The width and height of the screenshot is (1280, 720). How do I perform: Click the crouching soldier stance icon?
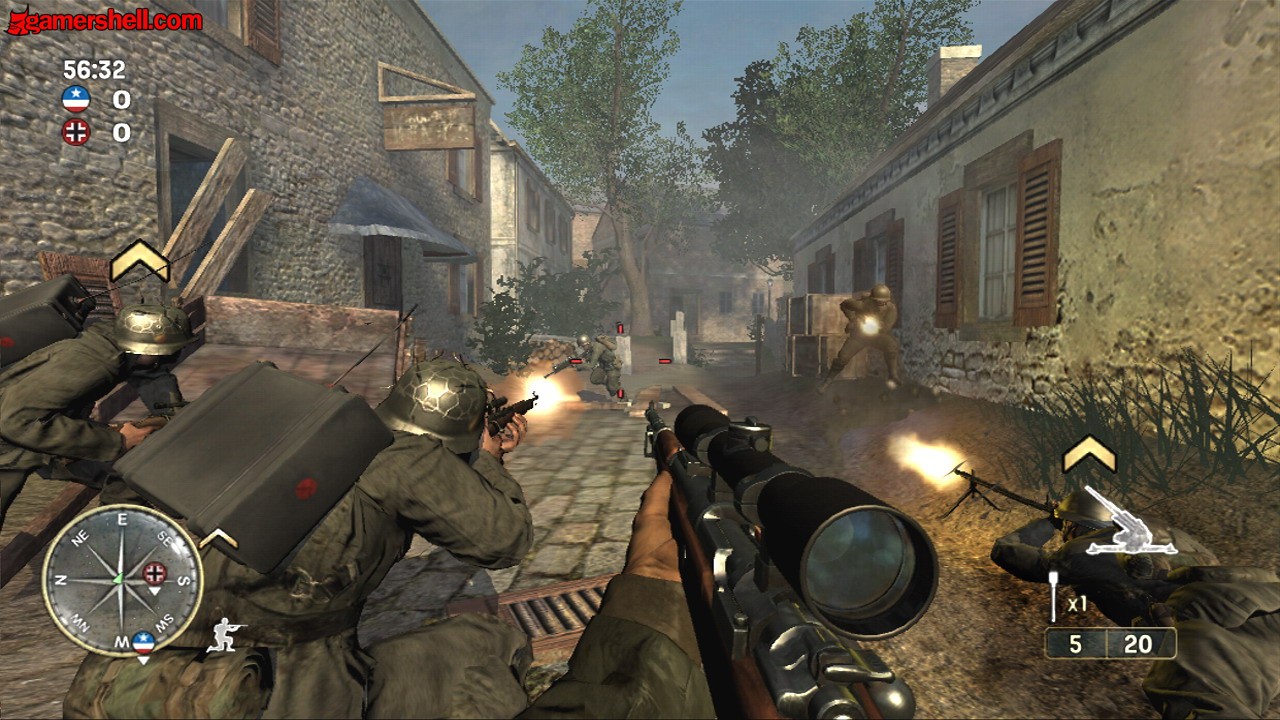point(225,636)
